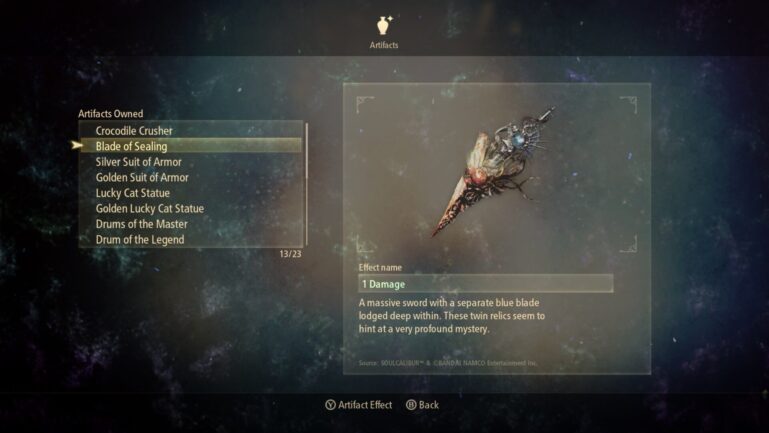Select Drums of the Master
The image size is (769, 433).
click(x=141, y=224)
